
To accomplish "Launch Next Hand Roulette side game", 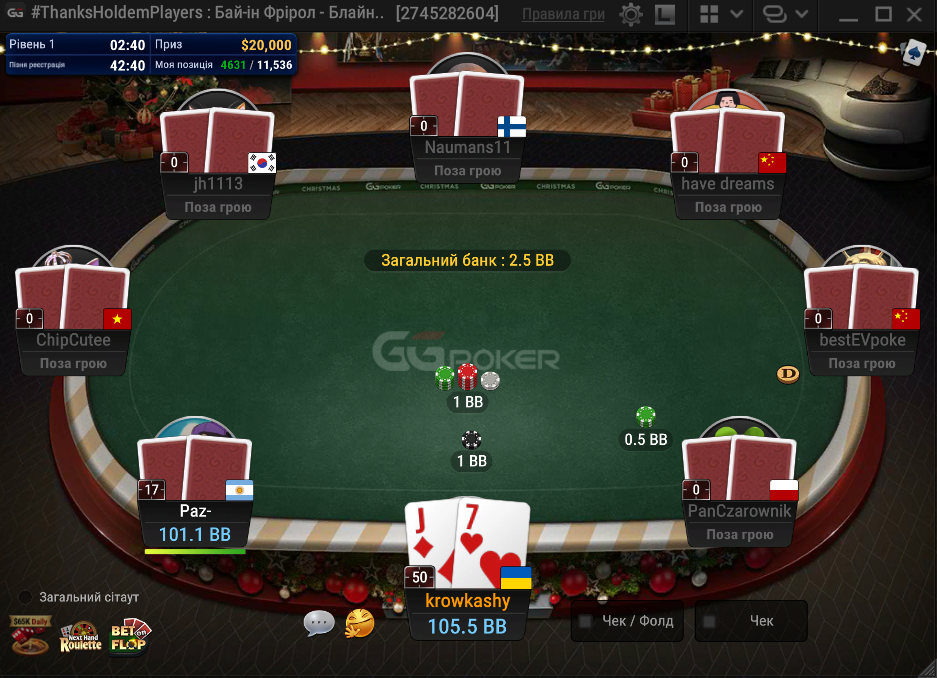I will [x=80, y=638].
